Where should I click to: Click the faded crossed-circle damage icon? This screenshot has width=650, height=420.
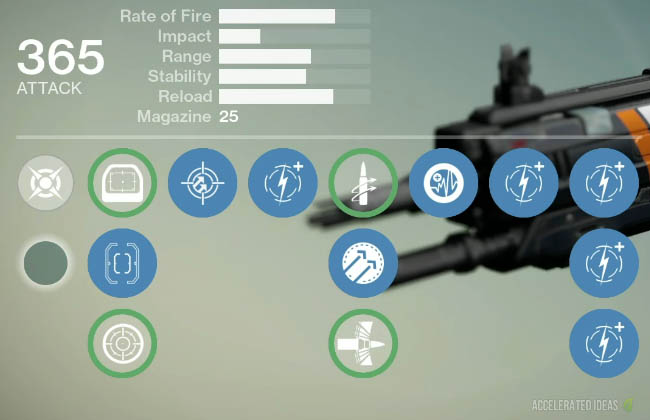(45, 184)
